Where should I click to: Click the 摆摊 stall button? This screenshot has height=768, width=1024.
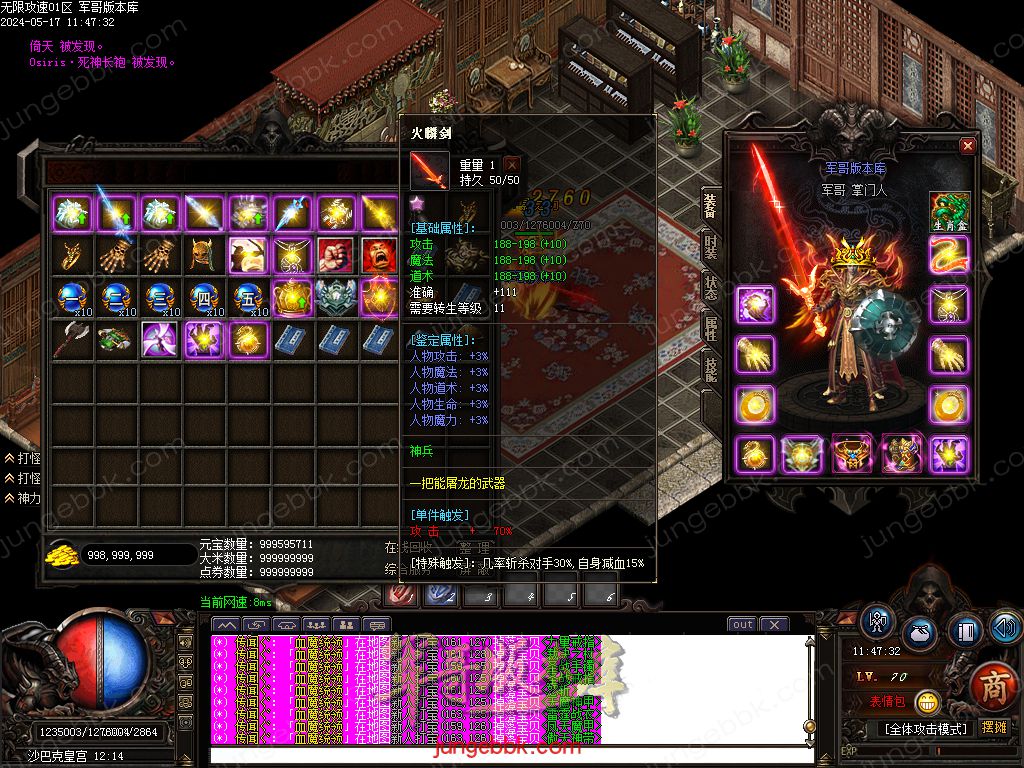[x=994, y=727]
